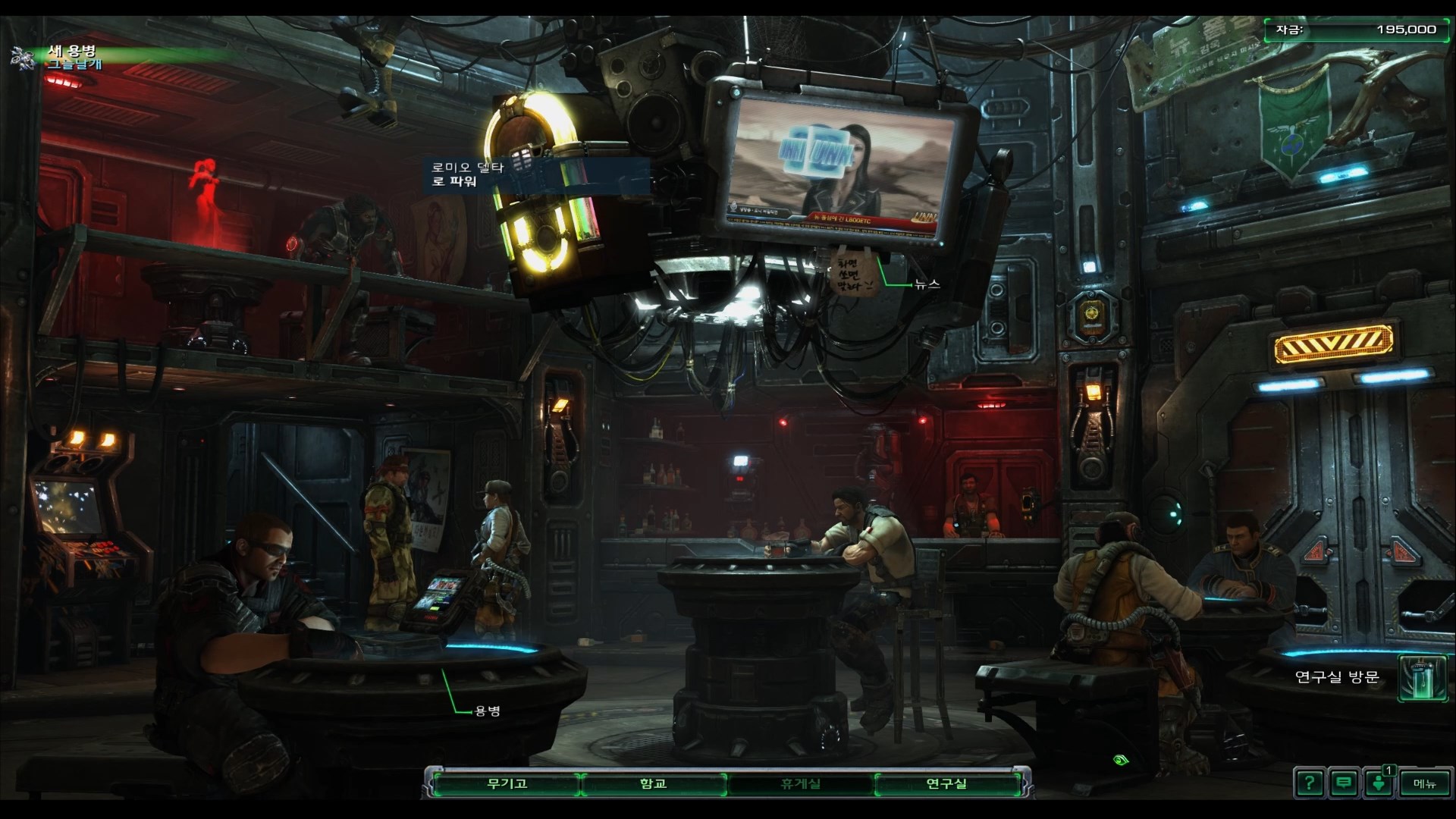Open help with the question mark icon
The width and height of the screenshot is (1456, 819).
coord(1310,783)
